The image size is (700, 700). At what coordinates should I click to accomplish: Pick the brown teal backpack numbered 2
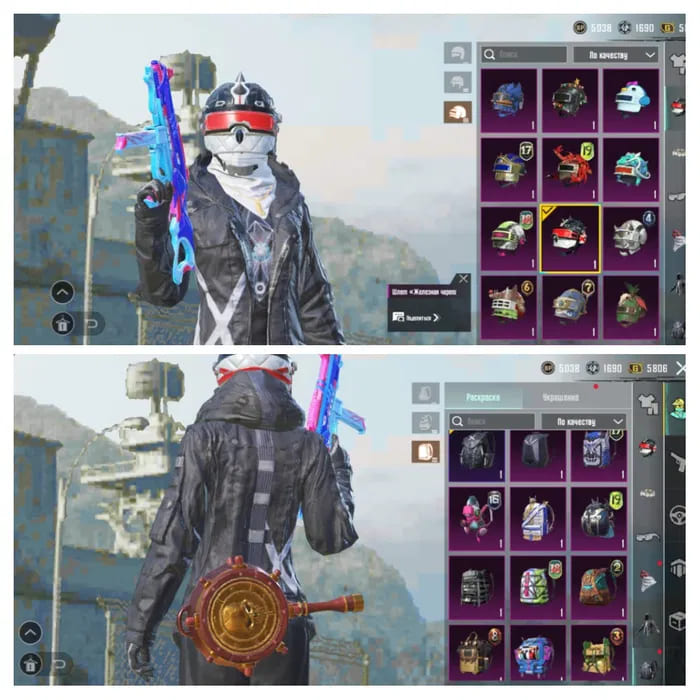(599, 586)
